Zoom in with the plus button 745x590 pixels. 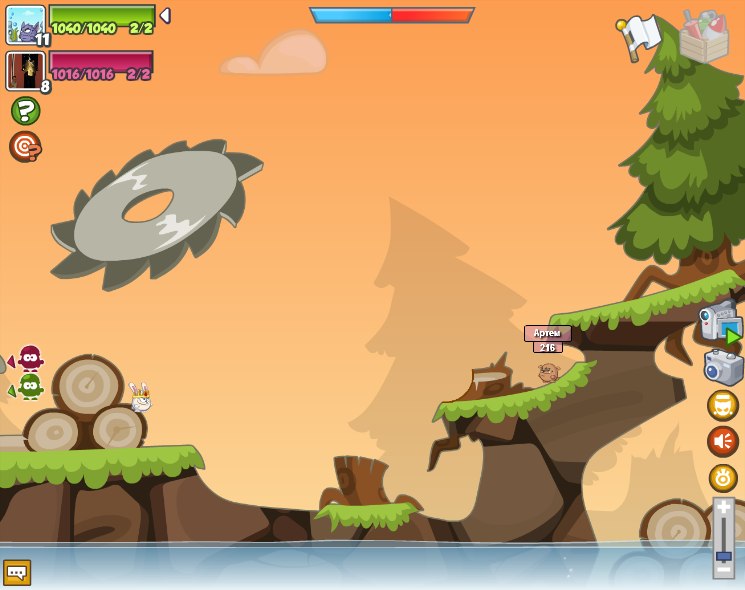723,507
